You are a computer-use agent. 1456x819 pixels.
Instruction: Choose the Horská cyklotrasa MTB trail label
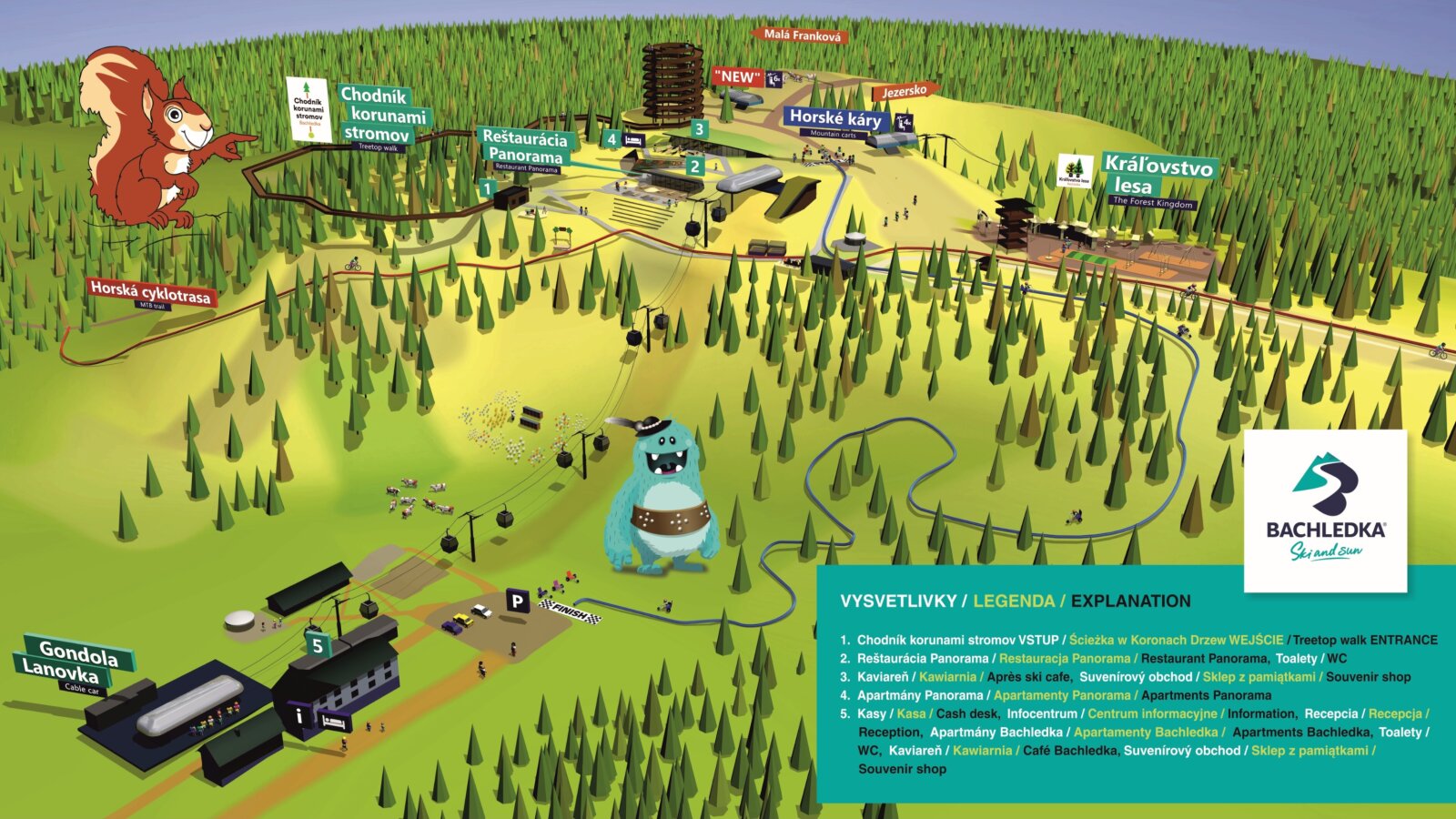click(x=150, y=292)
